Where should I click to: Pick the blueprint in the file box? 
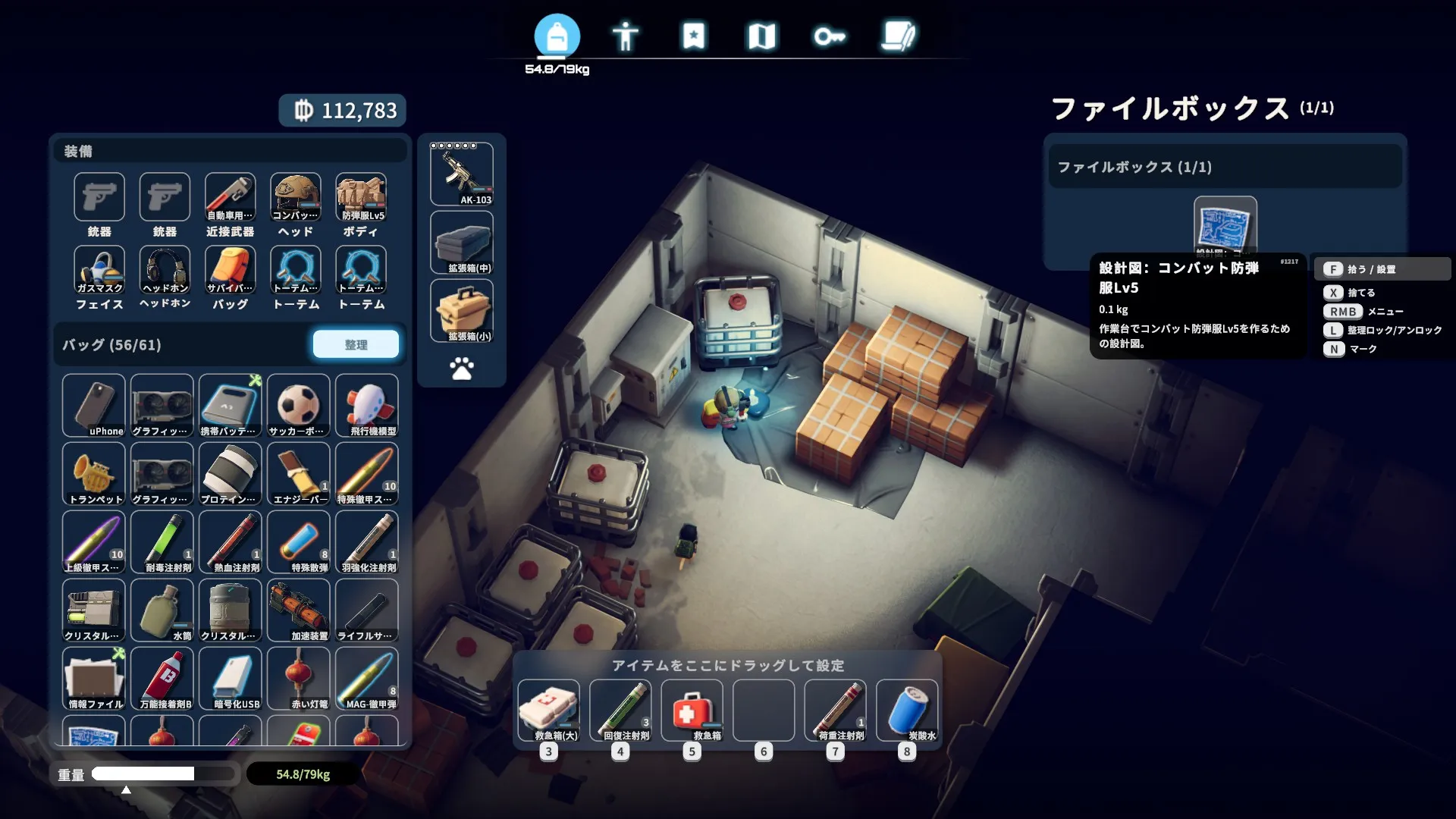[x=1225, y=225]
